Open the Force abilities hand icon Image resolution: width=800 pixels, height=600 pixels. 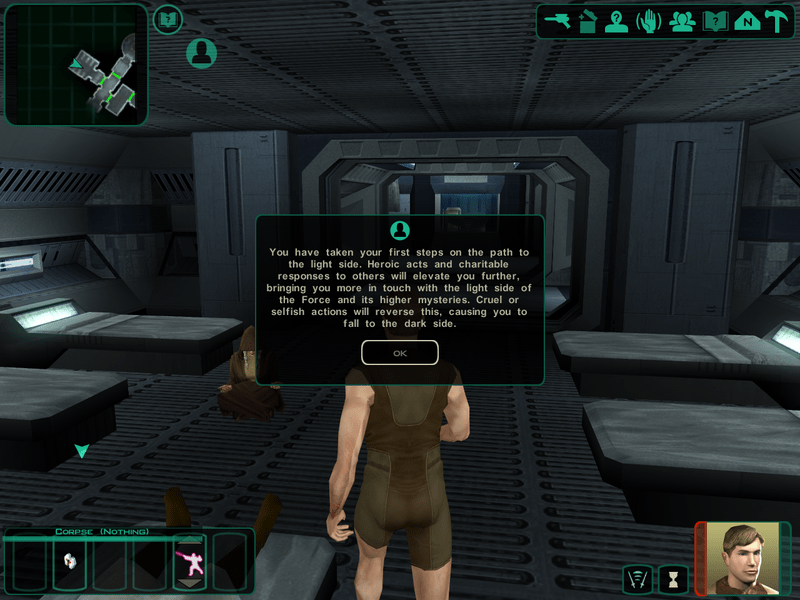click(649, 21)
